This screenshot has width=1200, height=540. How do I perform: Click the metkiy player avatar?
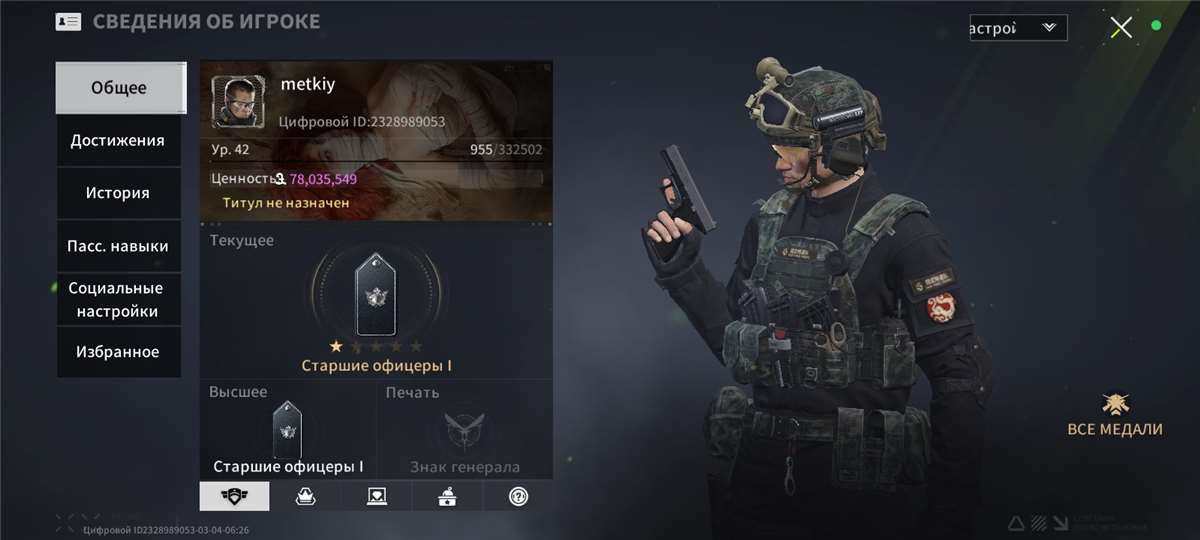pos(239,101)
